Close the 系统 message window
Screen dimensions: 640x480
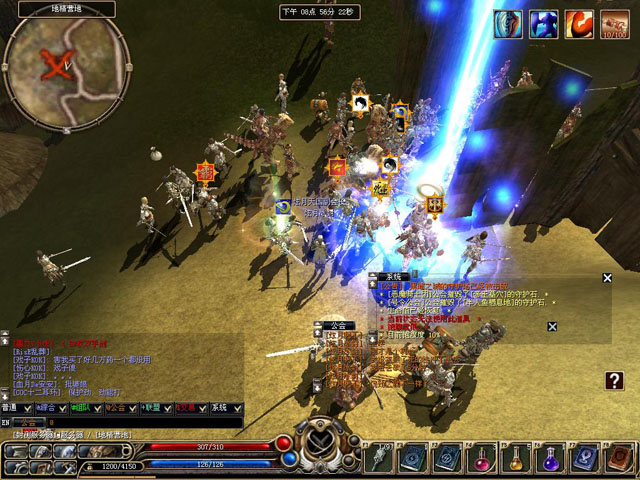coord(606,278)
